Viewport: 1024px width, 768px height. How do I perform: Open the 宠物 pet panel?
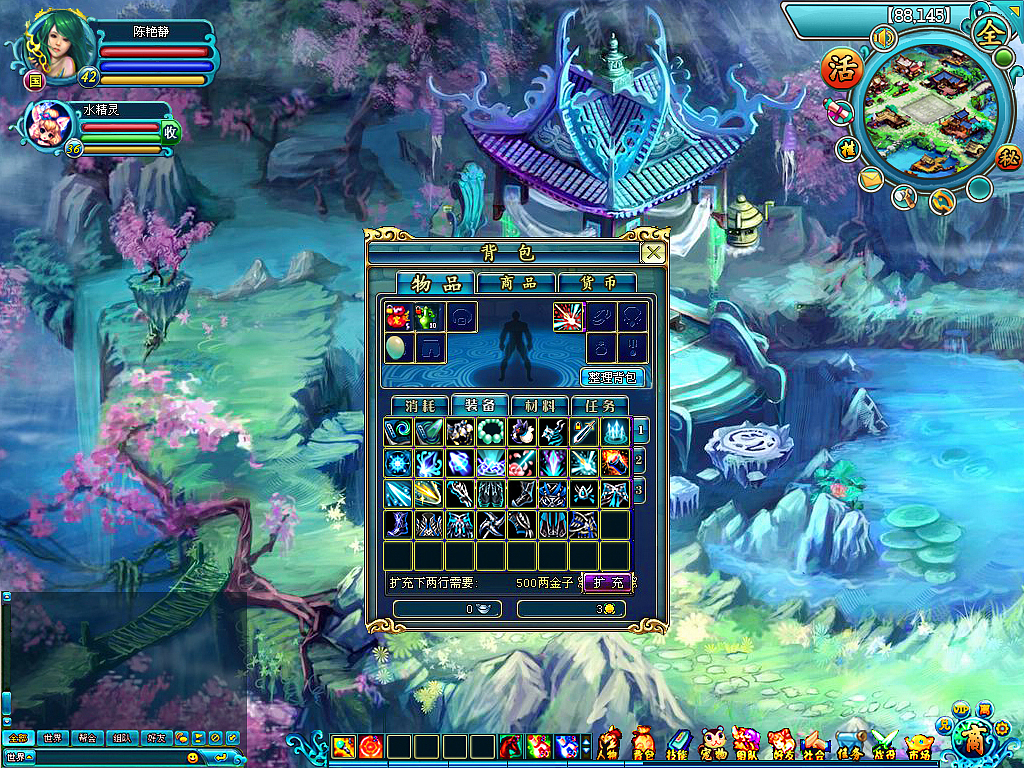(x=713, y=746)
